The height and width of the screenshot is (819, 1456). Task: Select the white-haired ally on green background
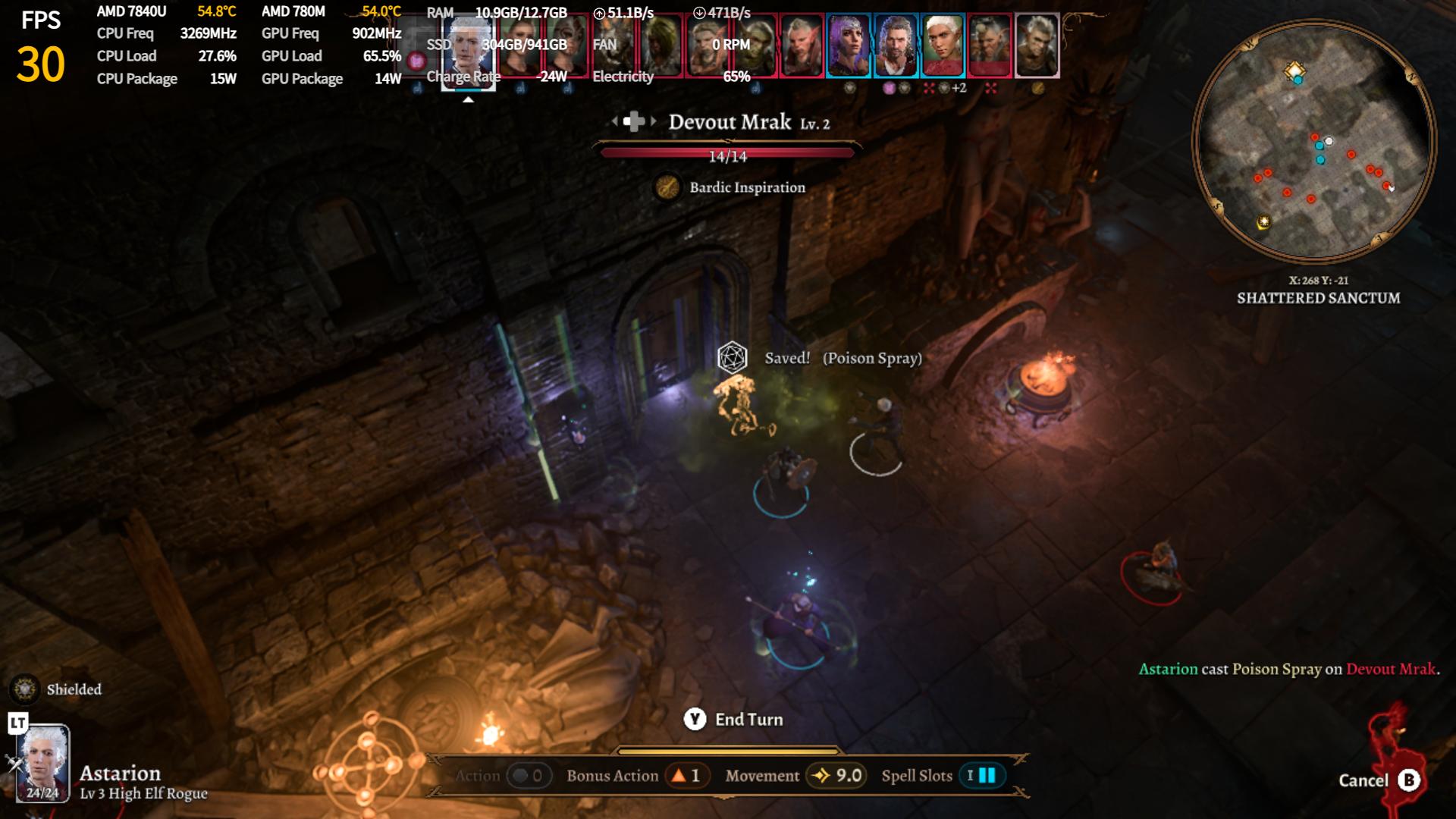[943, 45]
